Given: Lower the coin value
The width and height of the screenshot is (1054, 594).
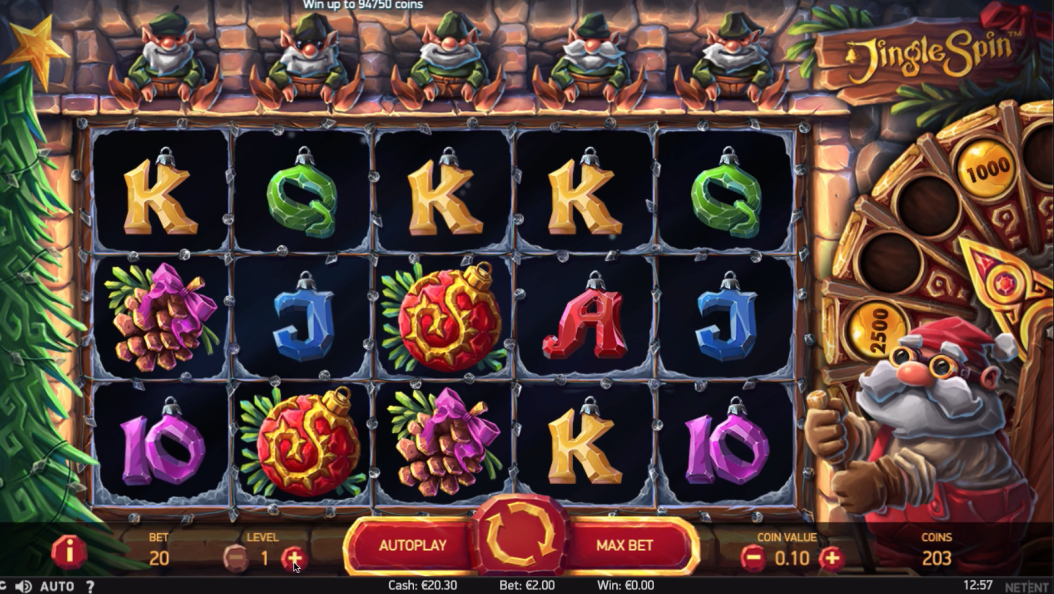Looking at the screenshot, I should (x=753, y=558).
